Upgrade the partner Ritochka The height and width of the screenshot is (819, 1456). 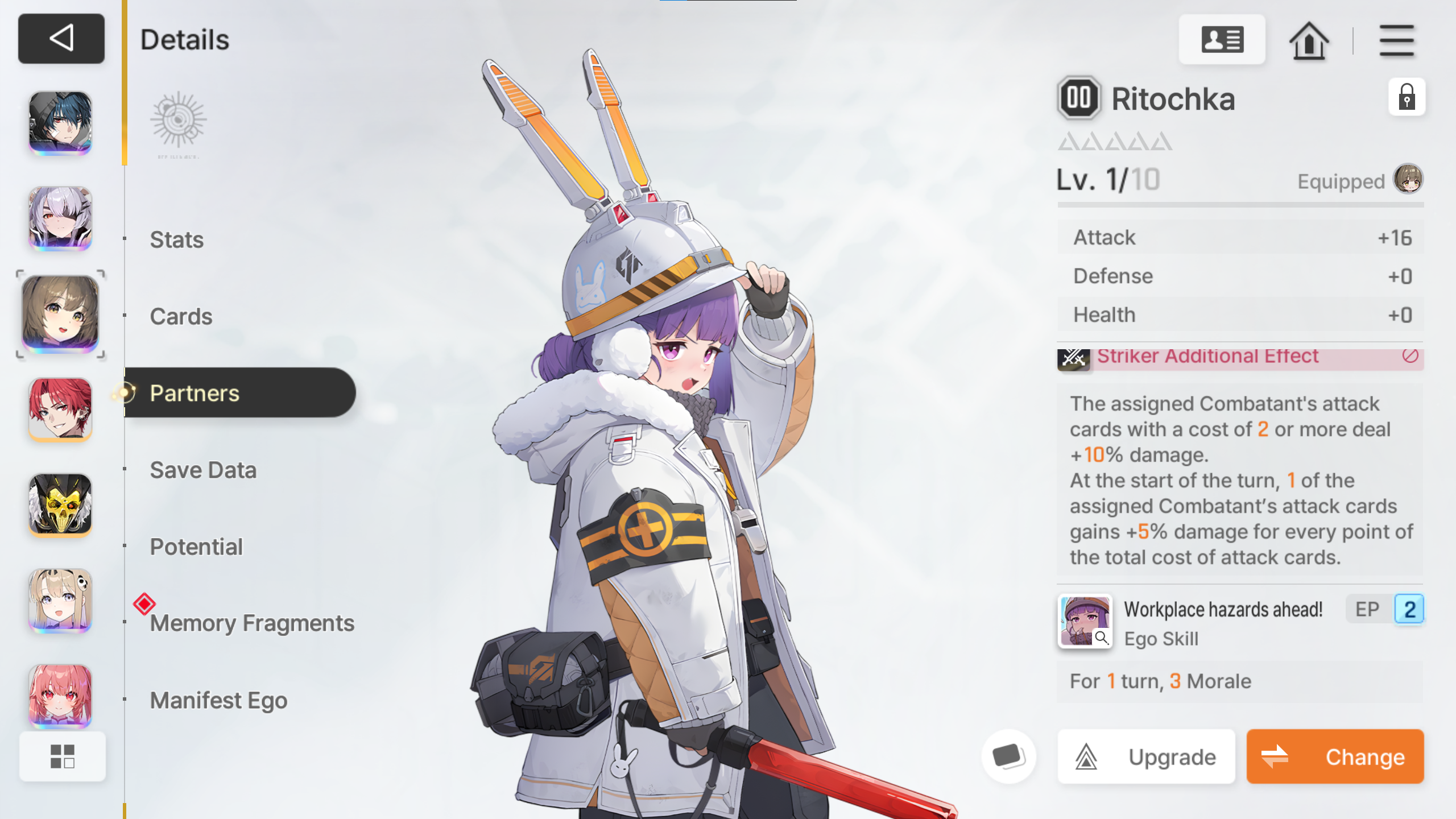[1146, 757]
